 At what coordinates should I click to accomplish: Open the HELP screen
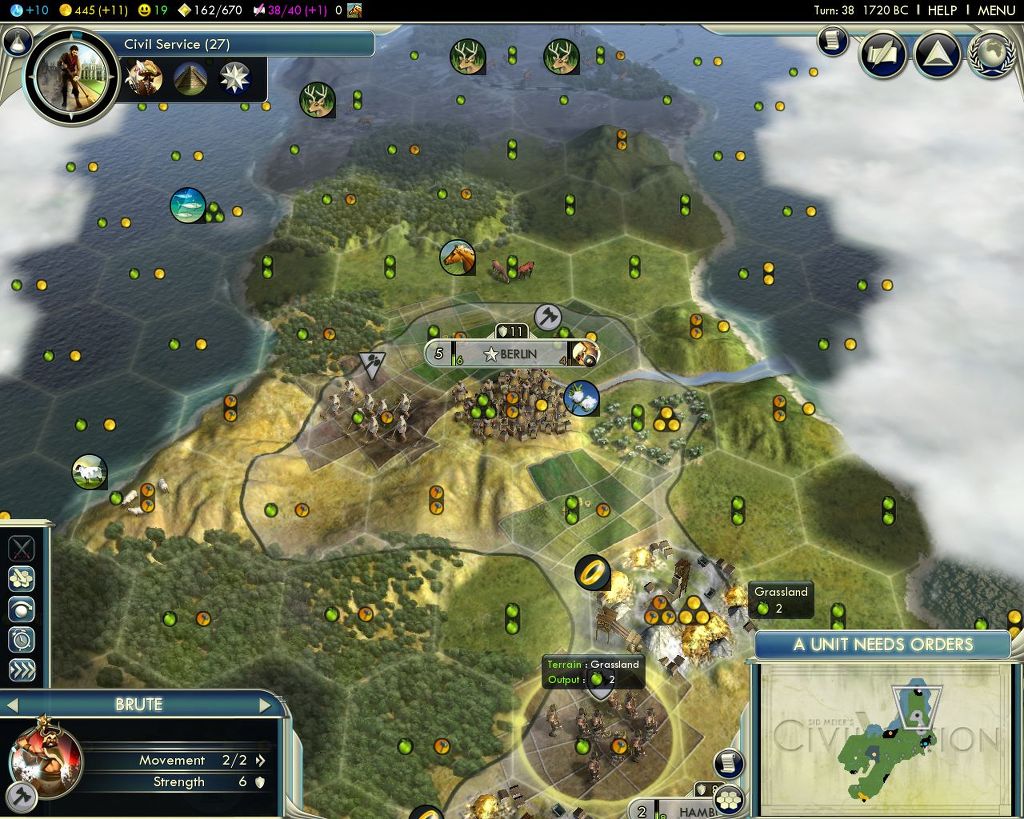(942, 10)
